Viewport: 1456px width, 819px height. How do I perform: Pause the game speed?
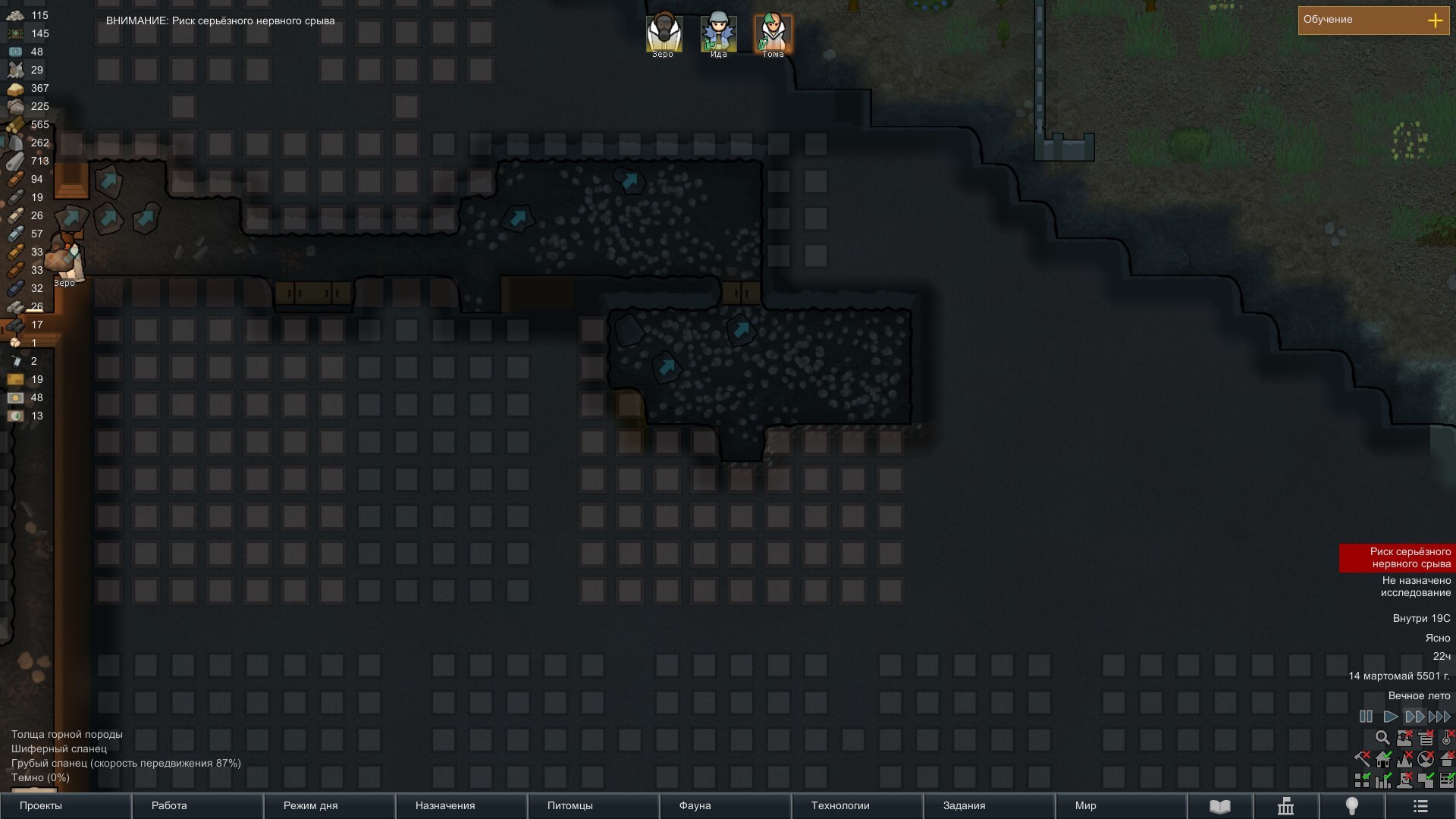click(1366, 717)
